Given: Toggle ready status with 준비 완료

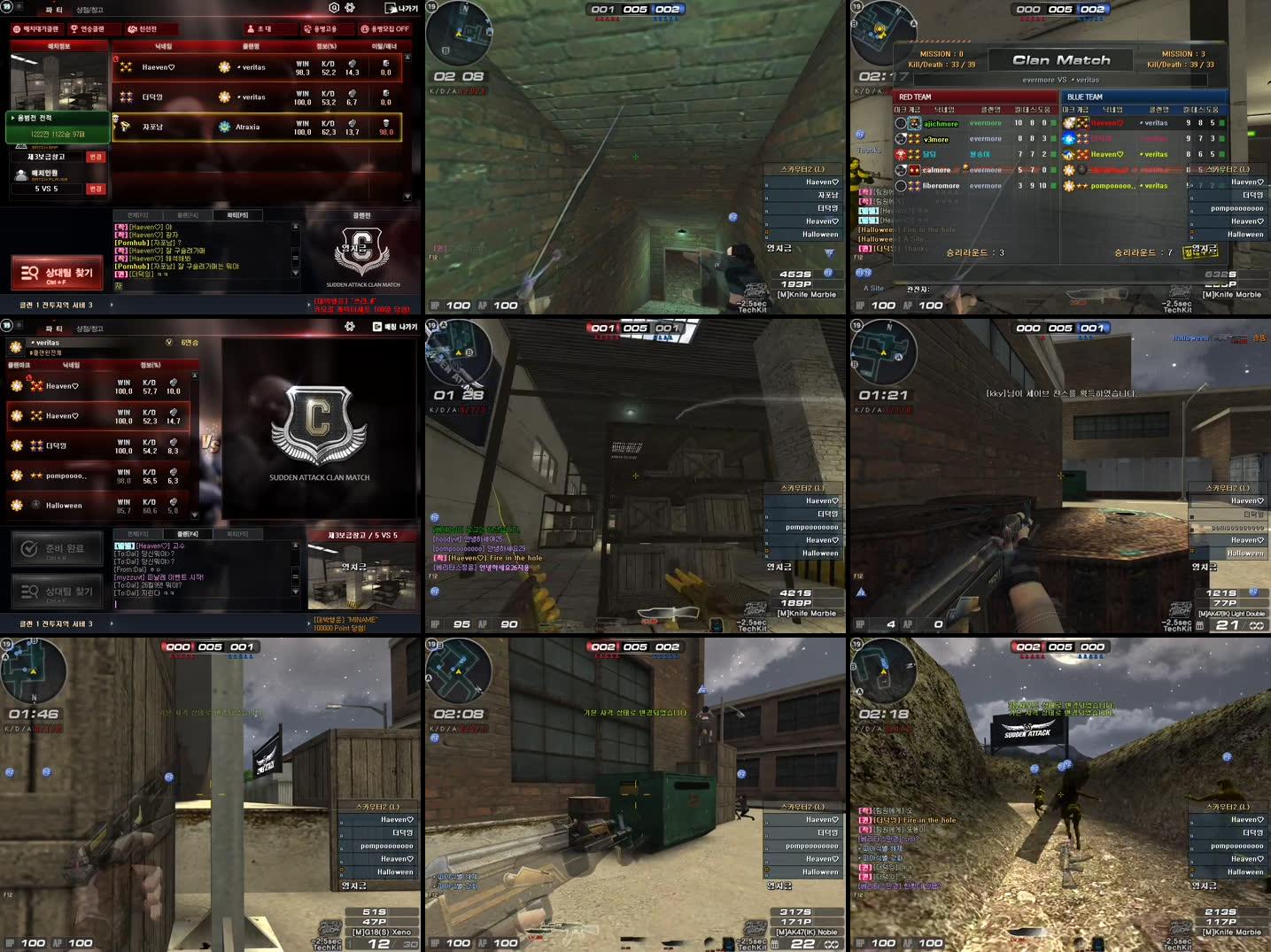Looking at the screenshot, I should (x=58, y=549).
